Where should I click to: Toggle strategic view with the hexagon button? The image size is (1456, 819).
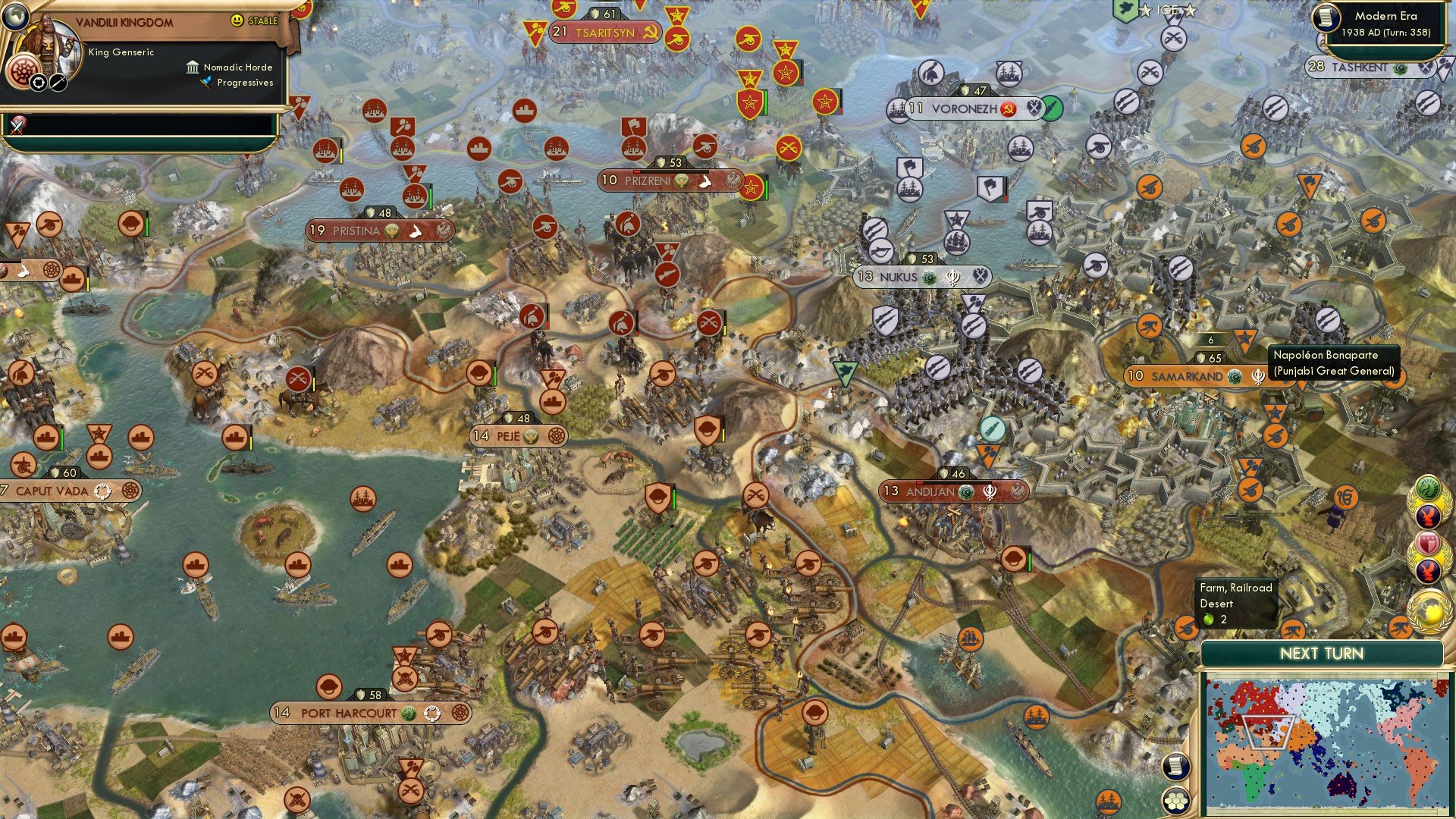point(1176,800)
